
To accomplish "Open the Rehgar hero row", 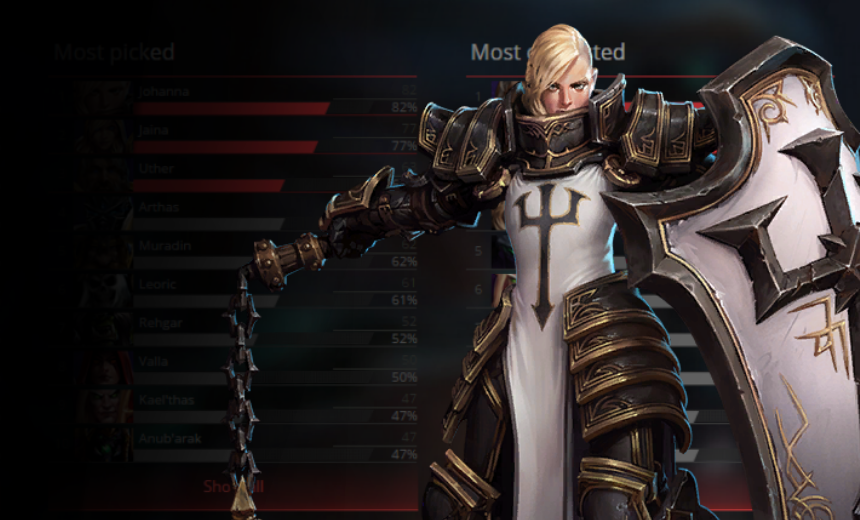I will click(x=161, y=322).
